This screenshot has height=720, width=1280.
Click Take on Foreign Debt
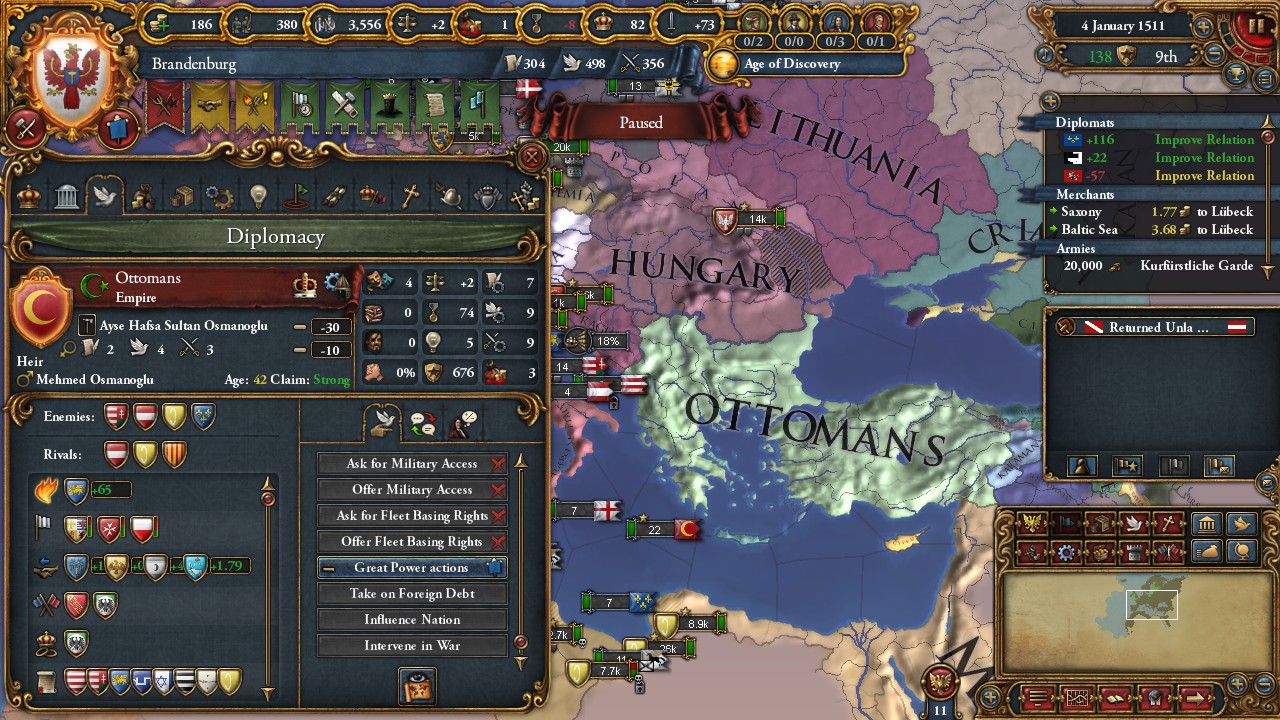pyautogui.click(x=412, y=593)
